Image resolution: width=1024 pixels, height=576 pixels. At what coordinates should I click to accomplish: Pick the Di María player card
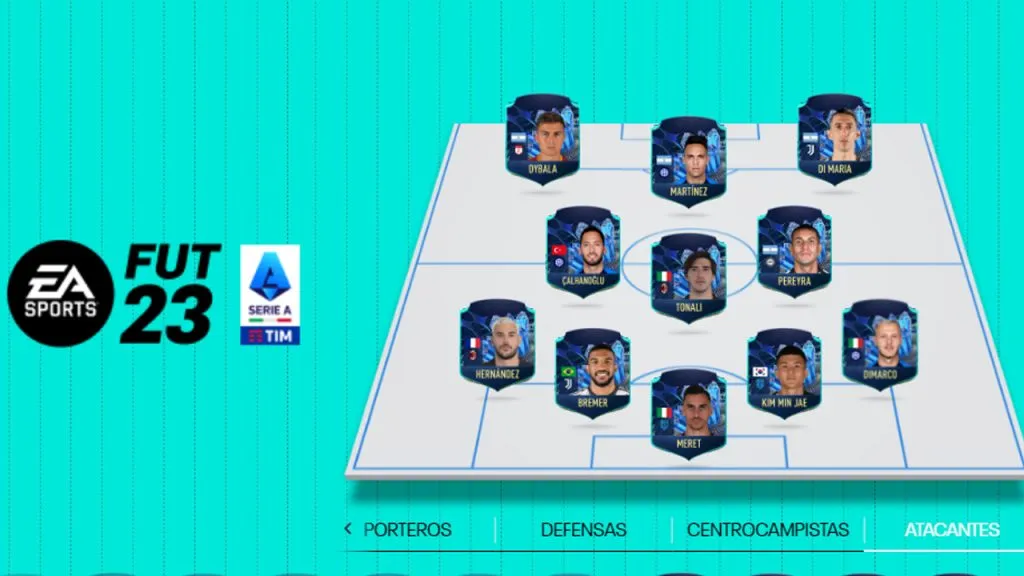[835, 139]
